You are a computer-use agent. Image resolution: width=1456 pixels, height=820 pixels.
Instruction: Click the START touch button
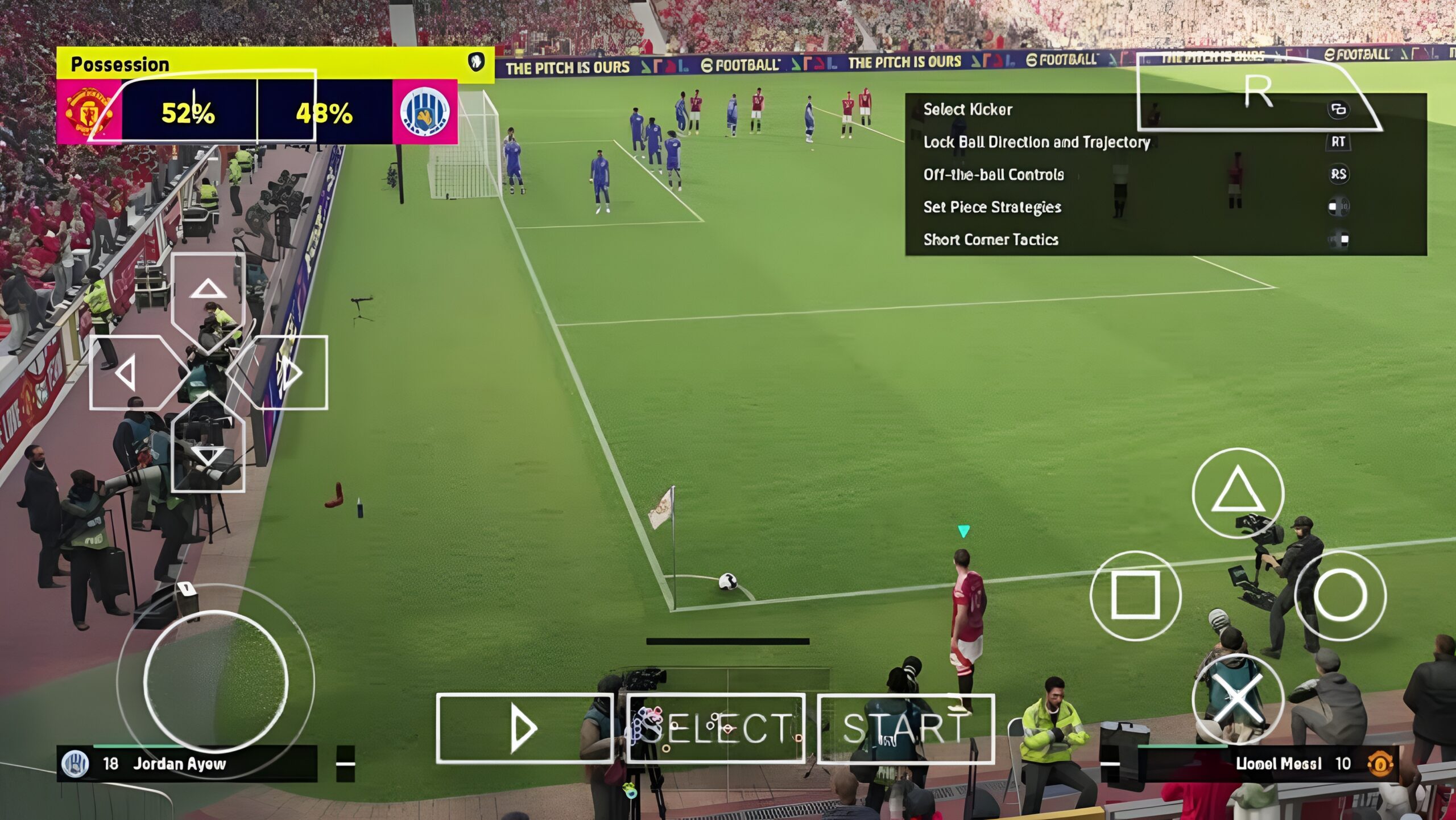coord(906,728)
